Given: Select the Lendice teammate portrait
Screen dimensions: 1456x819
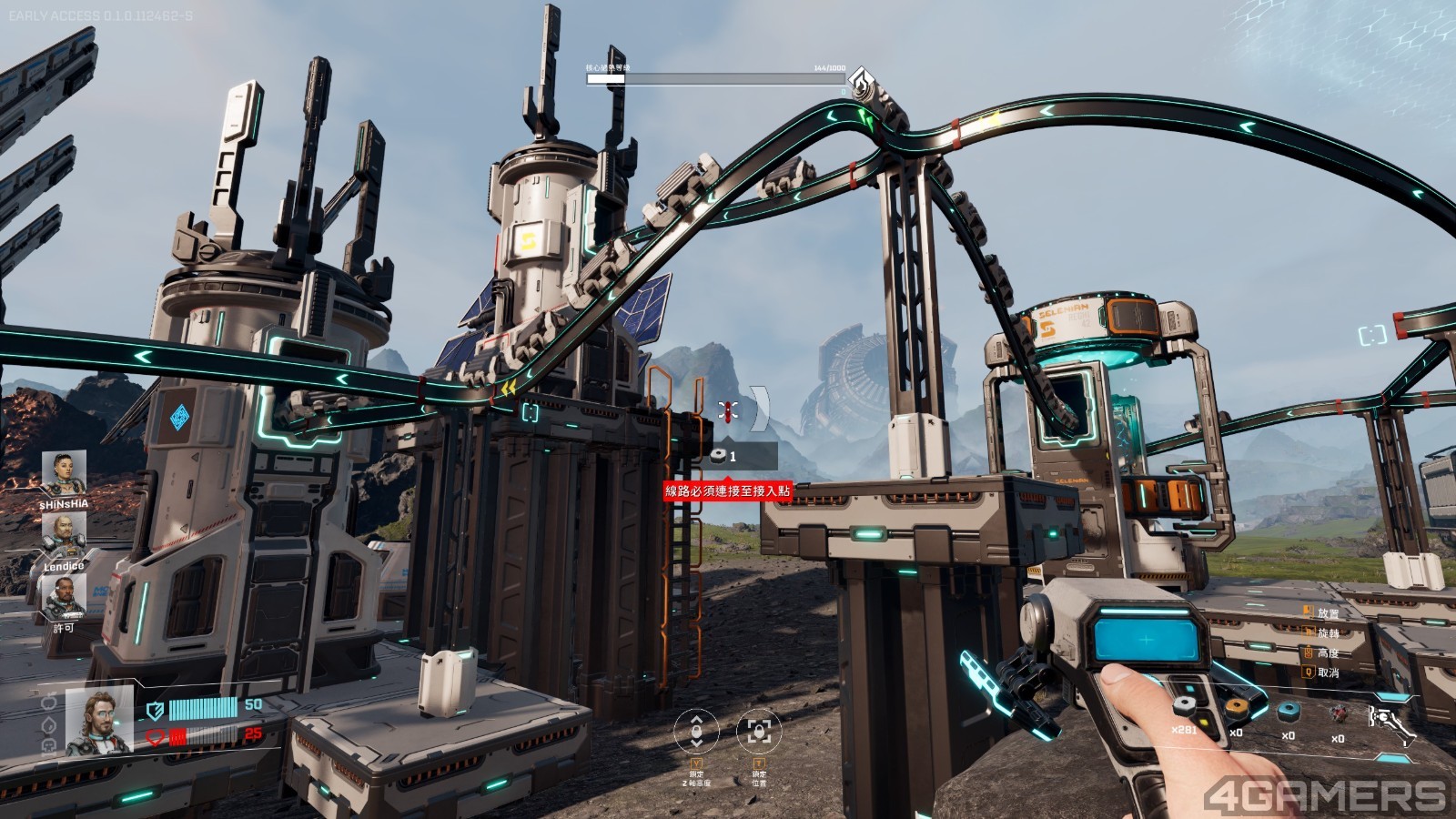Looking at the screenshot, I should 64,536.
